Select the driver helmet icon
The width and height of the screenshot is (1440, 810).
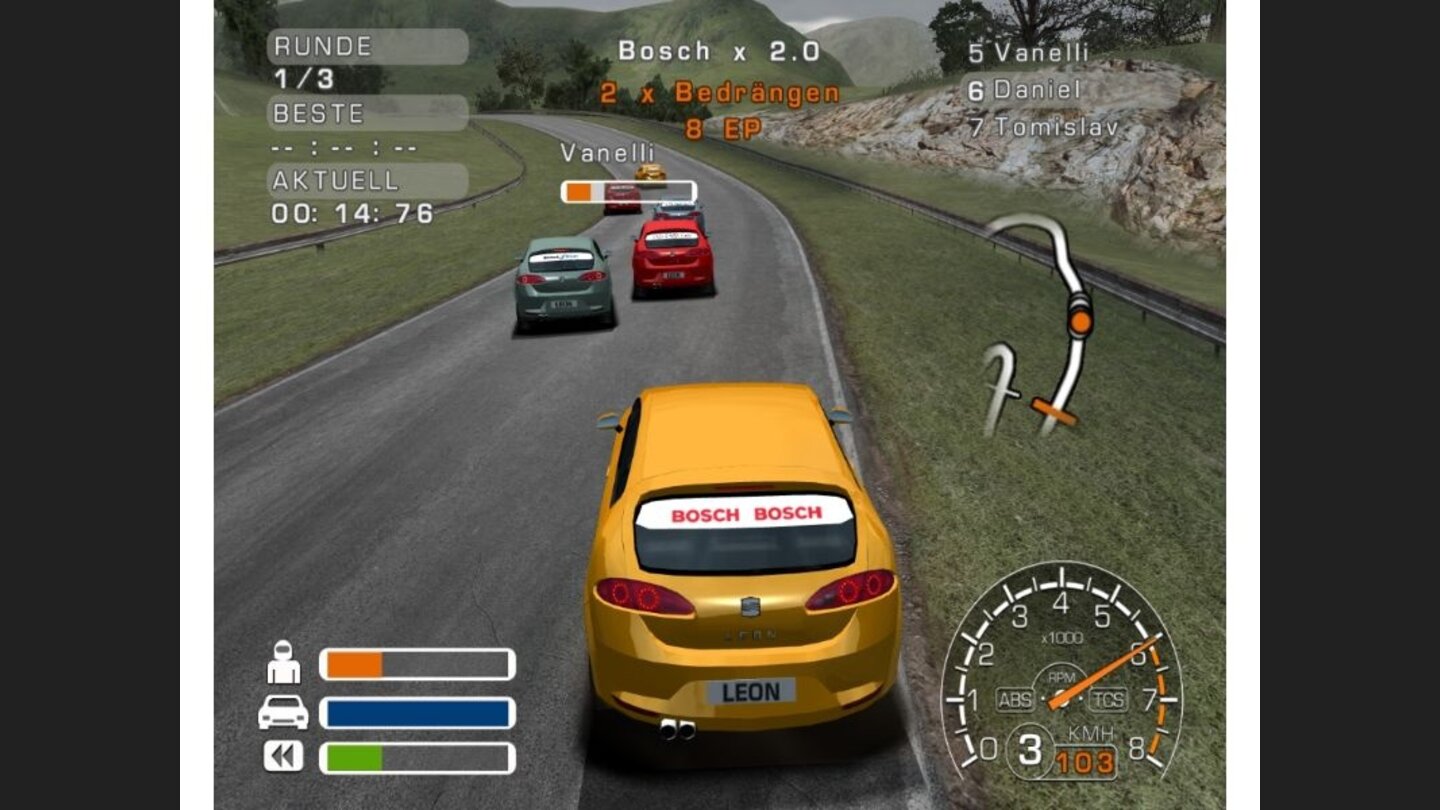click(x=284, y=662)
